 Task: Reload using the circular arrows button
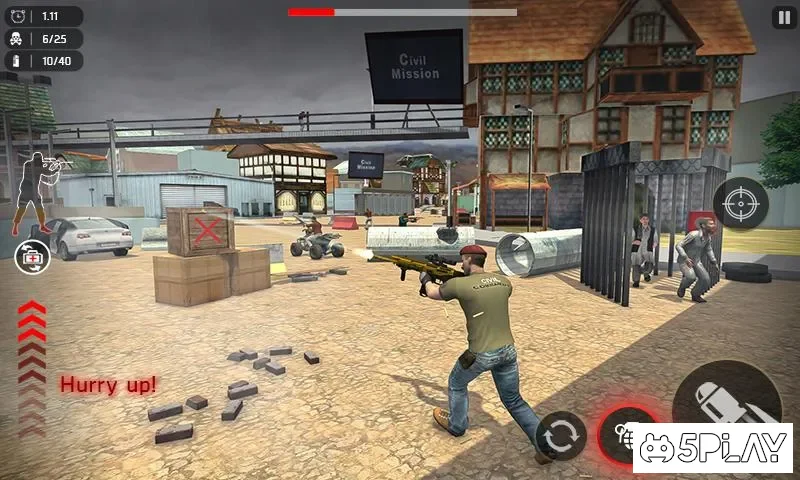click(560, 436)
